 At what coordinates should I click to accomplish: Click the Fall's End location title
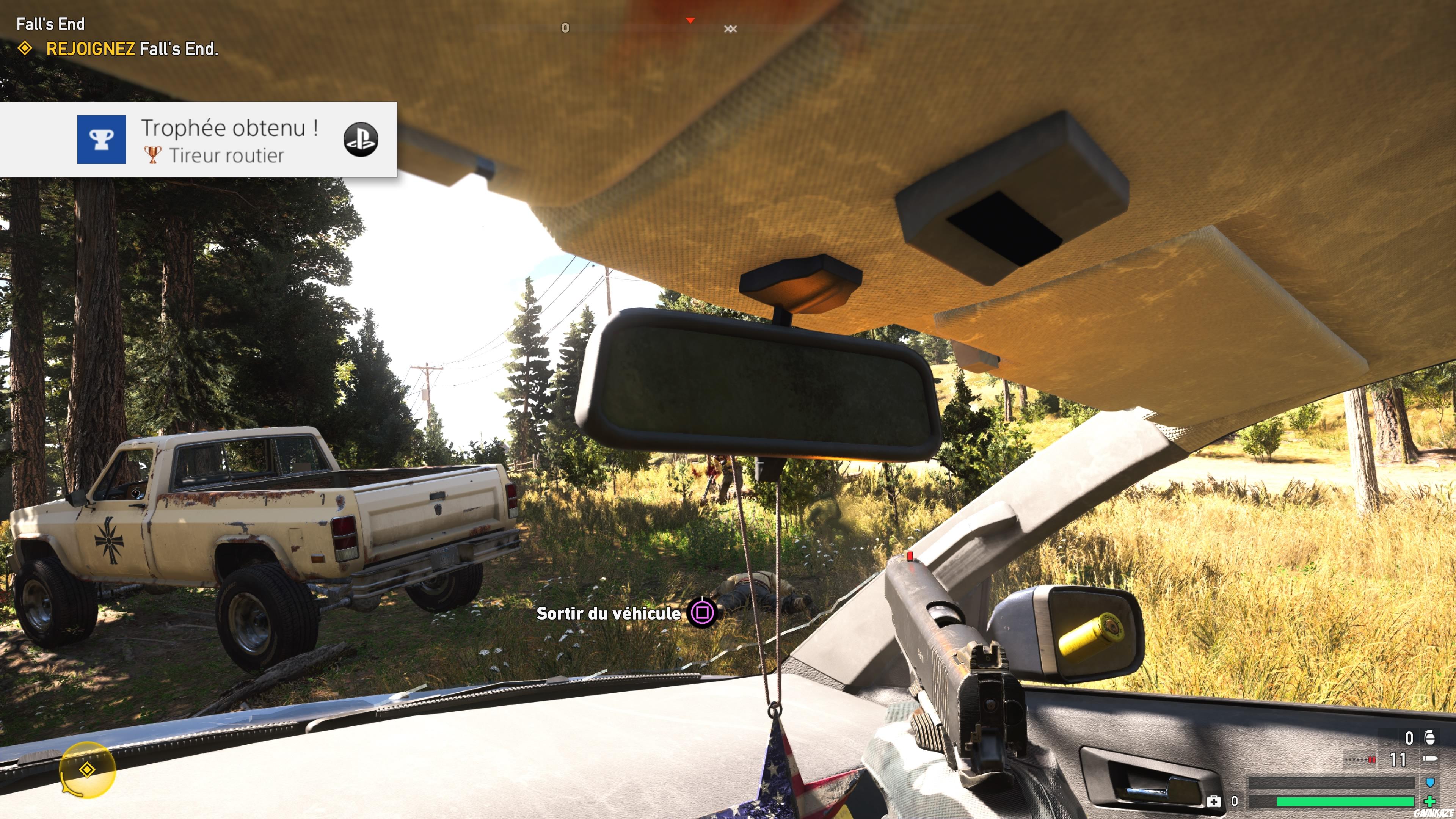(x=50, y=24)
